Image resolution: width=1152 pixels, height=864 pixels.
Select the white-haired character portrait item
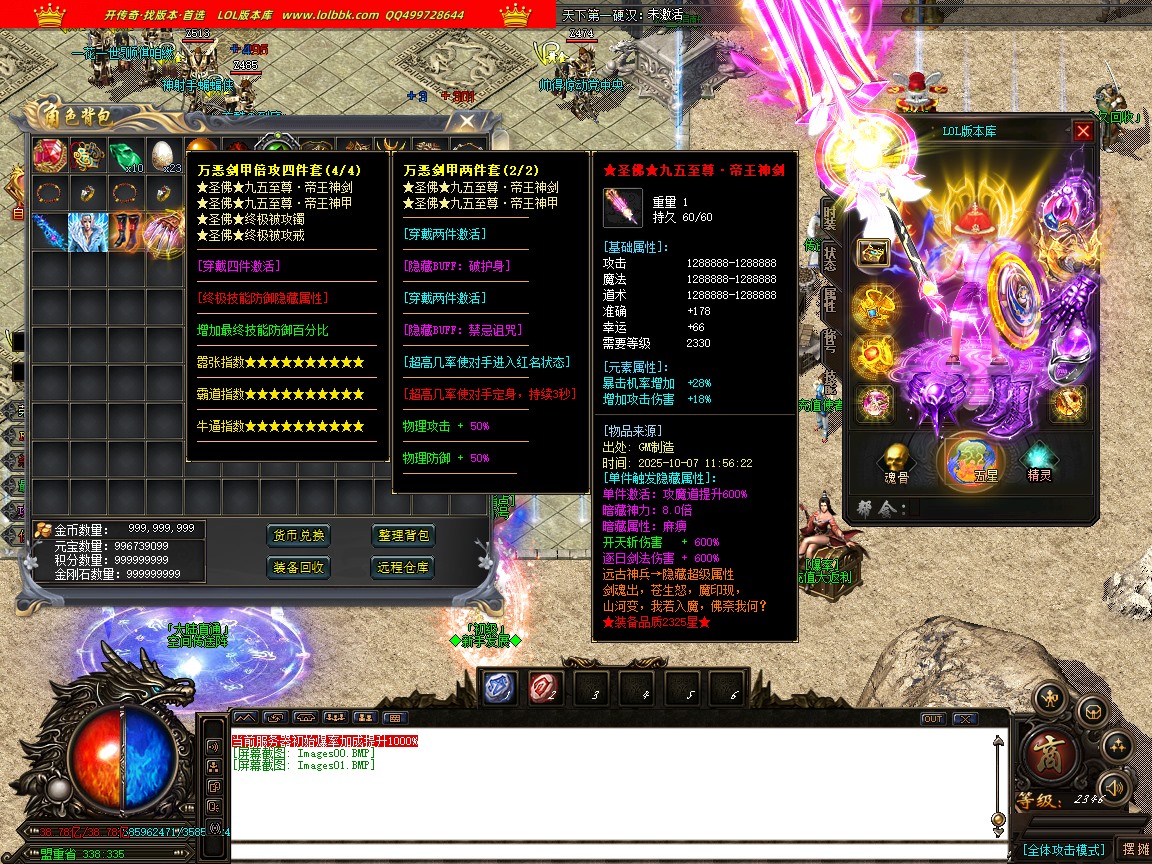pyautogui.click(x=88, y=229)
